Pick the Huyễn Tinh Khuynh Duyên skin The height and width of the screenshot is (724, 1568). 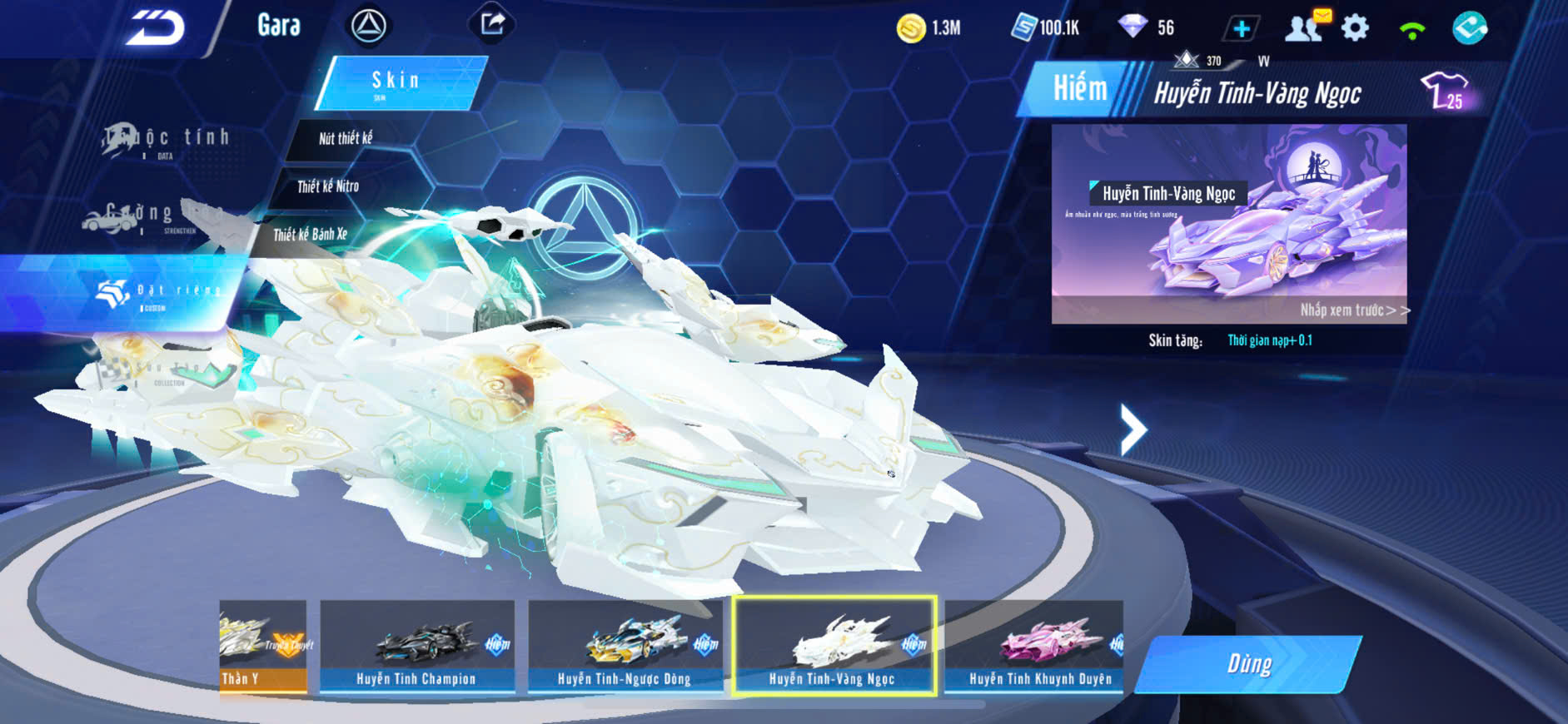pyautogui.click(x=1036, y=646)
